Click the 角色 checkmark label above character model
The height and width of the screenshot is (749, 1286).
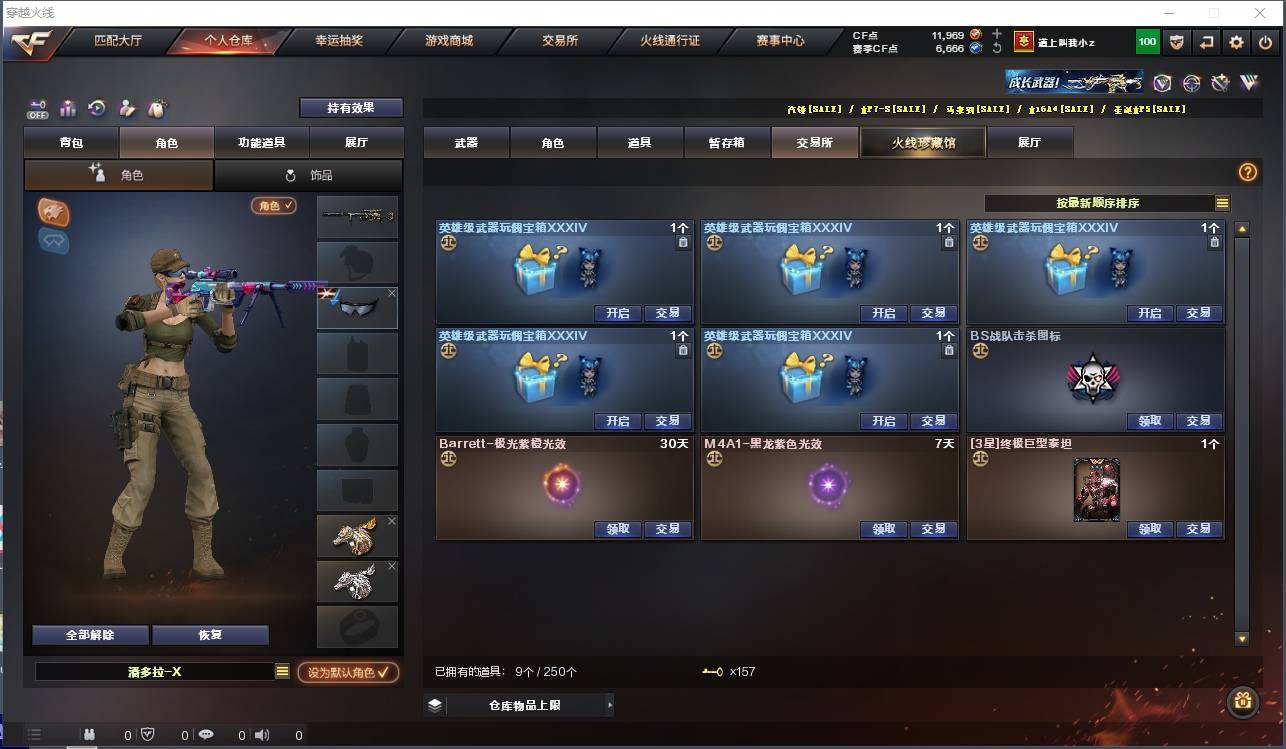coord(275,203)
